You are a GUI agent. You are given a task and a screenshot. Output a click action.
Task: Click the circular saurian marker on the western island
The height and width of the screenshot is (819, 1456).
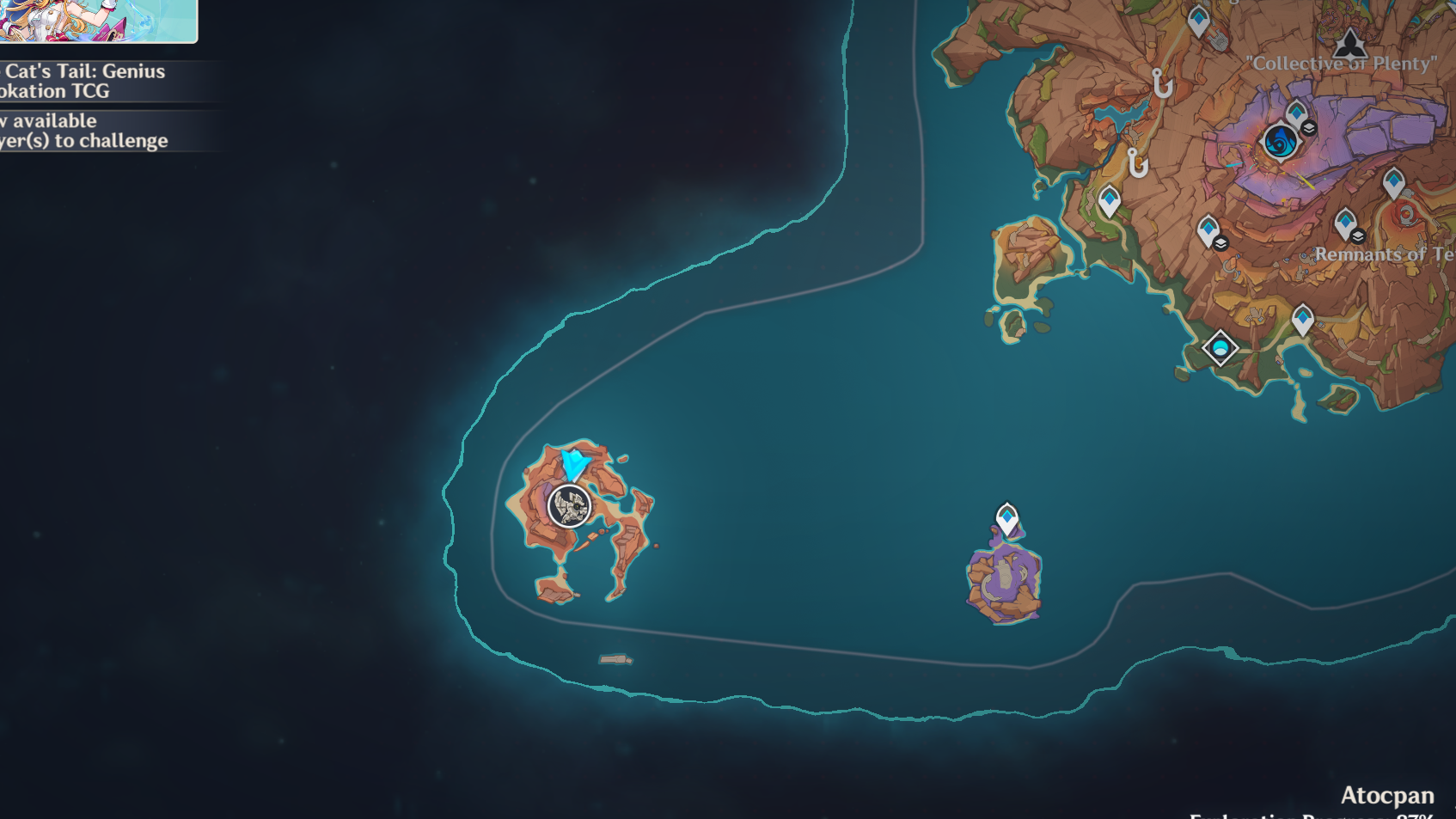[x=569, y=506]
